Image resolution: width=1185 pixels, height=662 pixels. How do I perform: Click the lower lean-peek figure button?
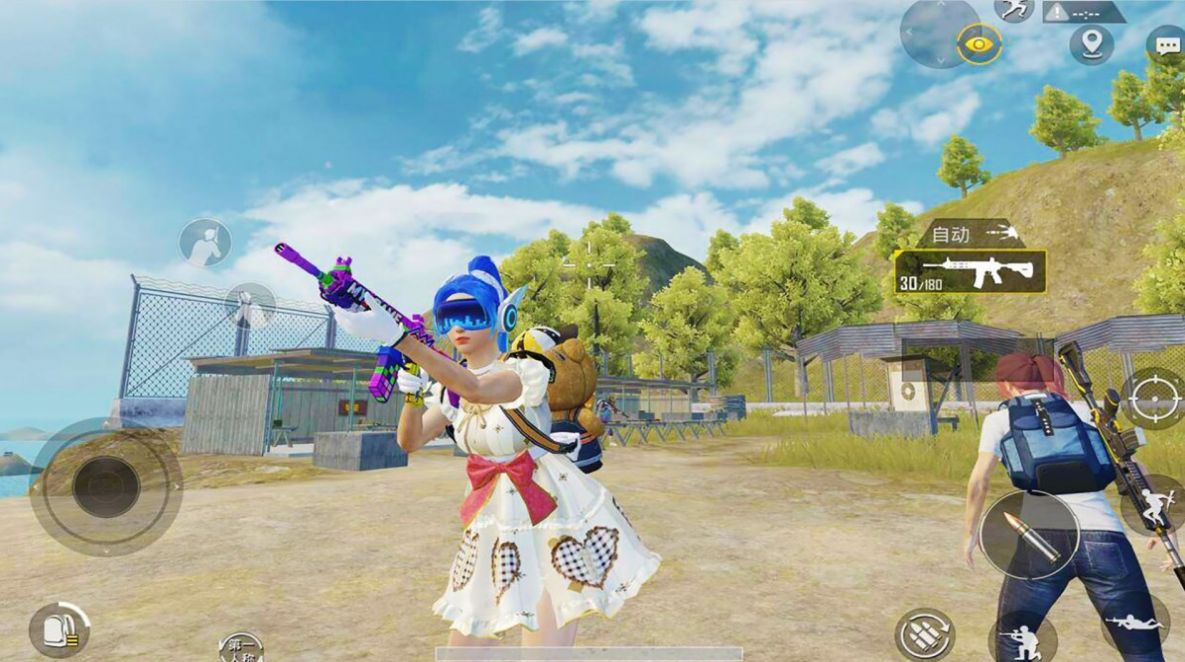point(250,305)
